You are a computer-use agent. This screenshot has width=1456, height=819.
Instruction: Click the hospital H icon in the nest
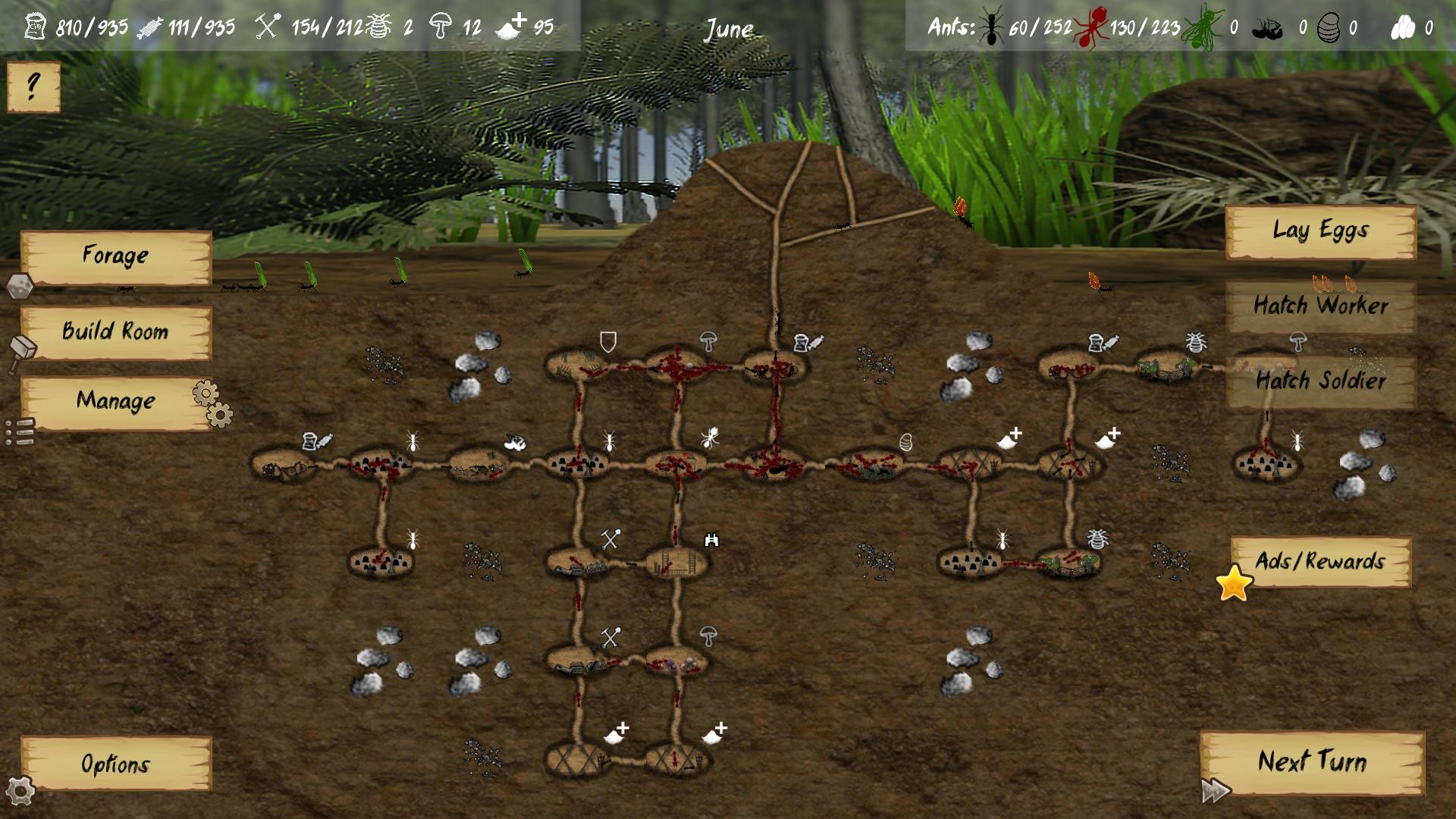pos(711,540)
